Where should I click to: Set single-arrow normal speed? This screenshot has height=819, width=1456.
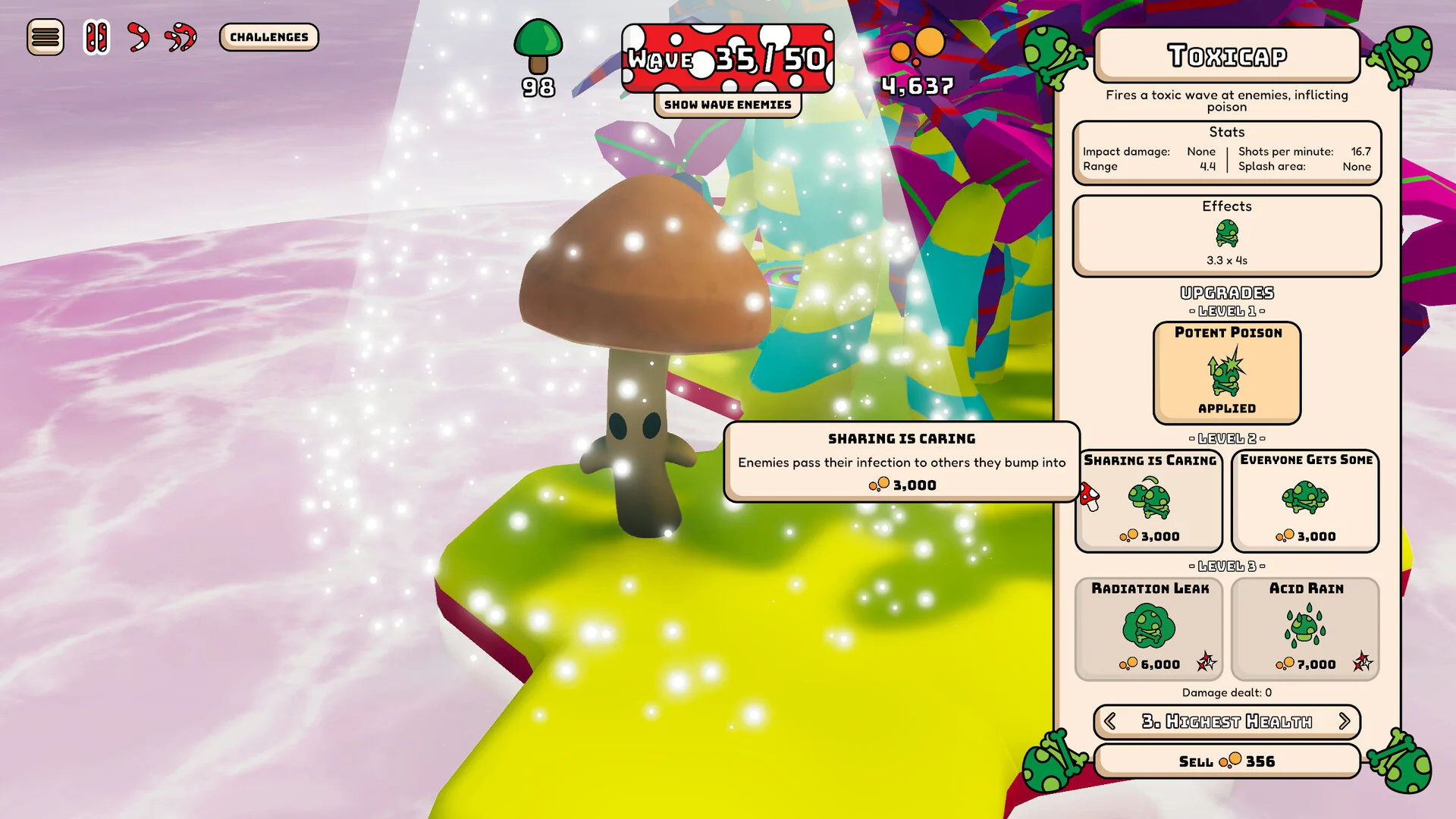pos(138,37)
